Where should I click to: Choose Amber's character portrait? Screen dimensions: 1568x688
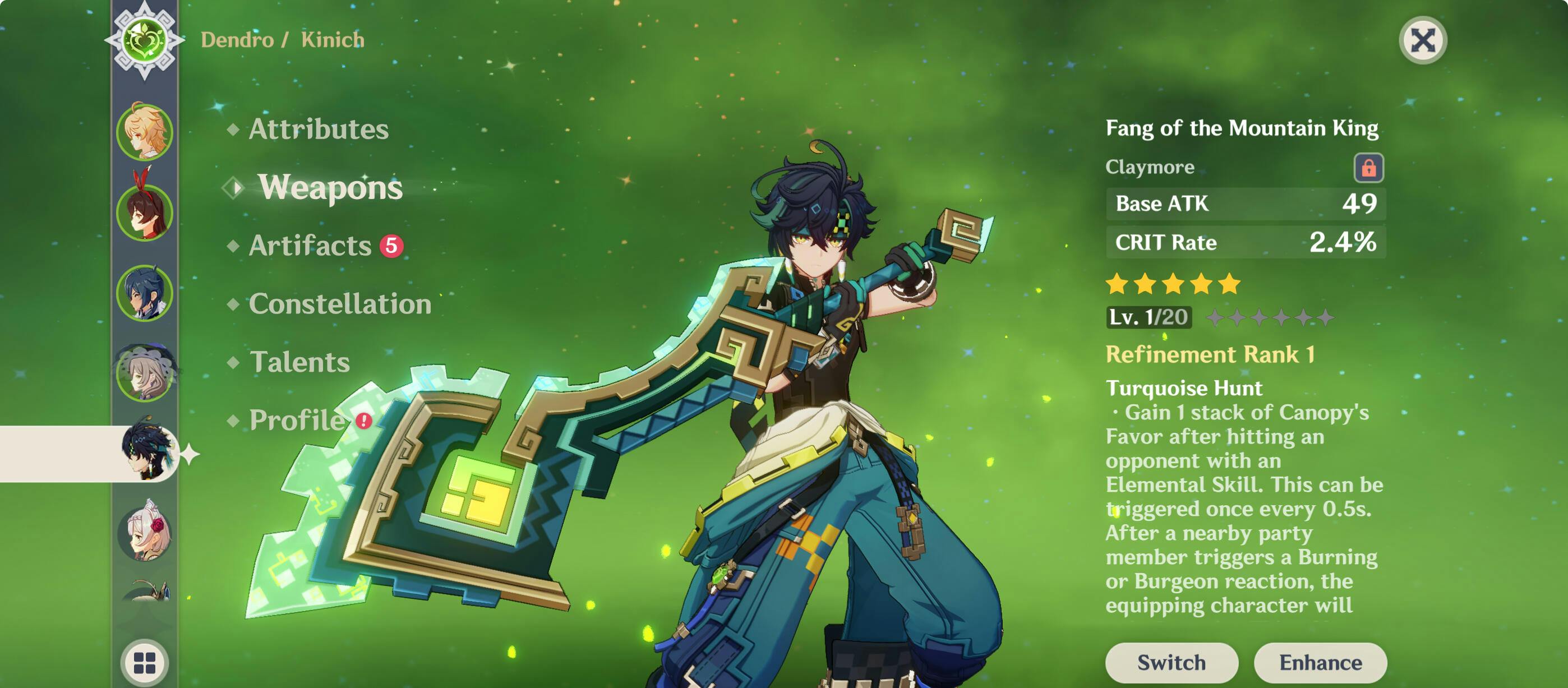(145, 212)
